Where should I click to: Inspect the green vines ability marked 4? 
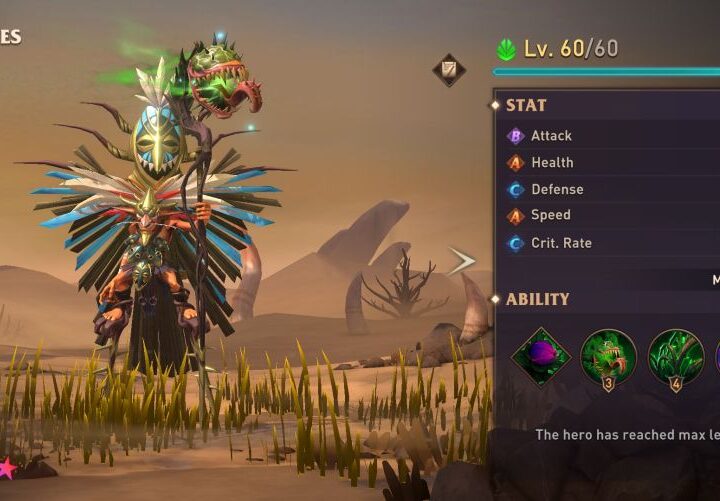(675, 357)
